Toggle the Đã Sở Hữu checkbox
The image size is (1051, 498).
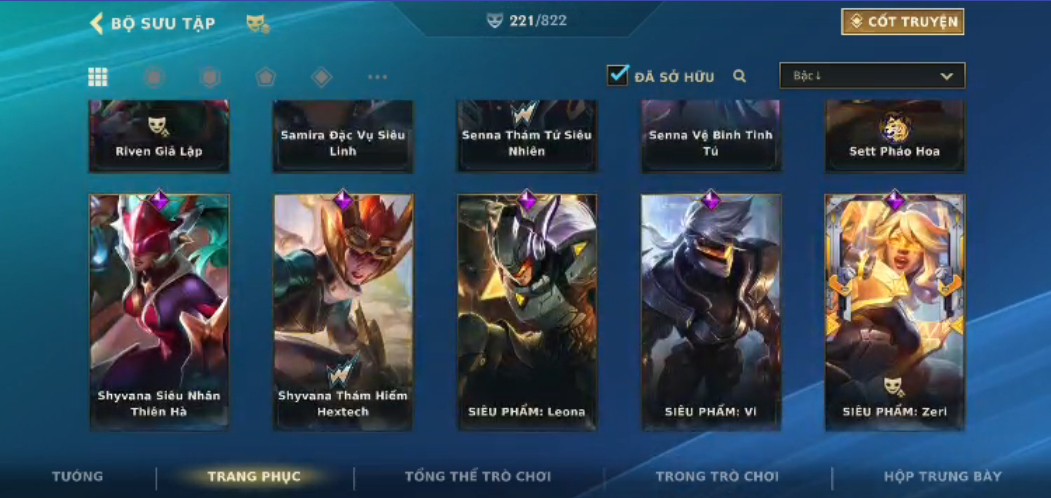(618, 75)
